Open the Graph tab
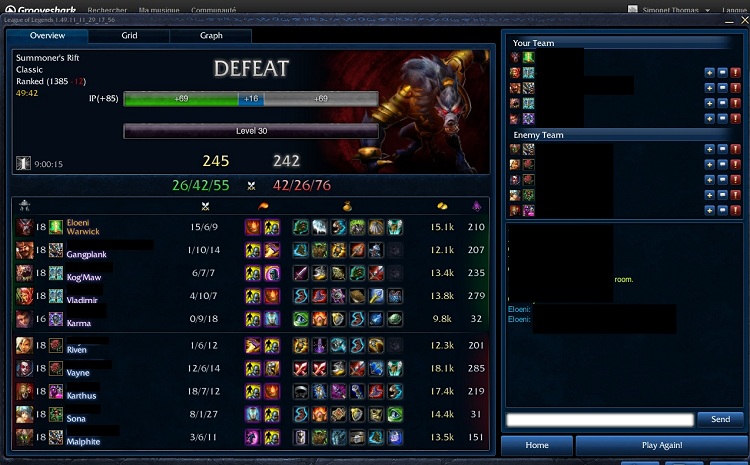This screenshot has width=750, height=465. point(211,35)
